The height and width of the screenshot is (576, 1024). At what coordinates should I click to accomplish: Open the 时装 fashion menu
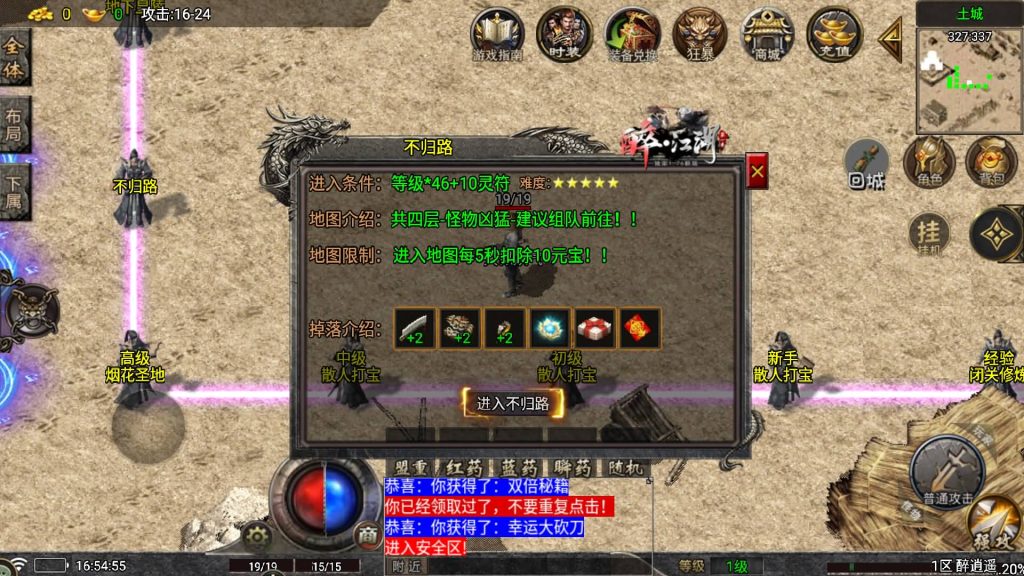563,34
